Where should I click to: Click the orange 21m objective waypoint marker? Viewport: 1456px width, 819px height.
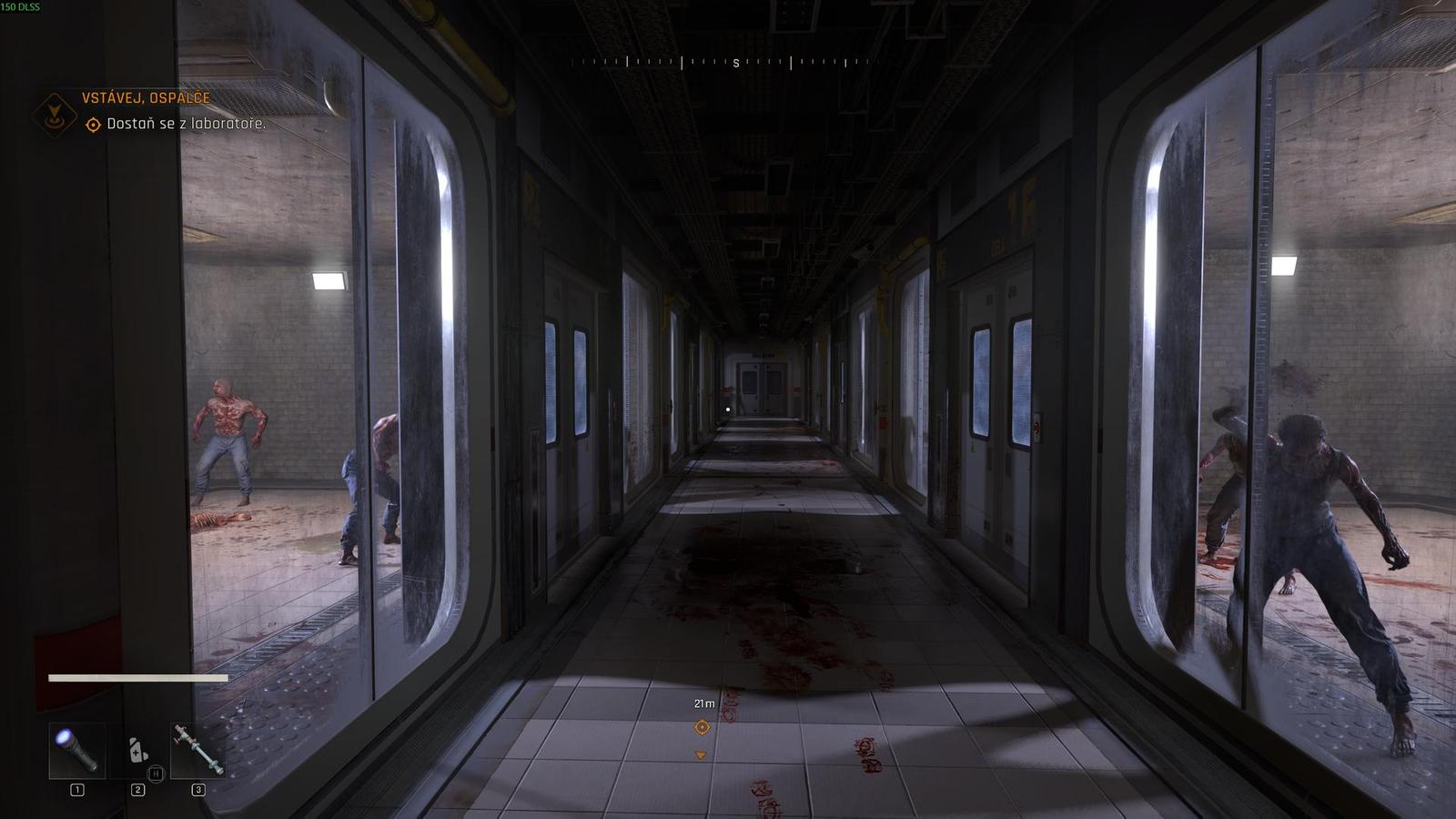(702, 727)
